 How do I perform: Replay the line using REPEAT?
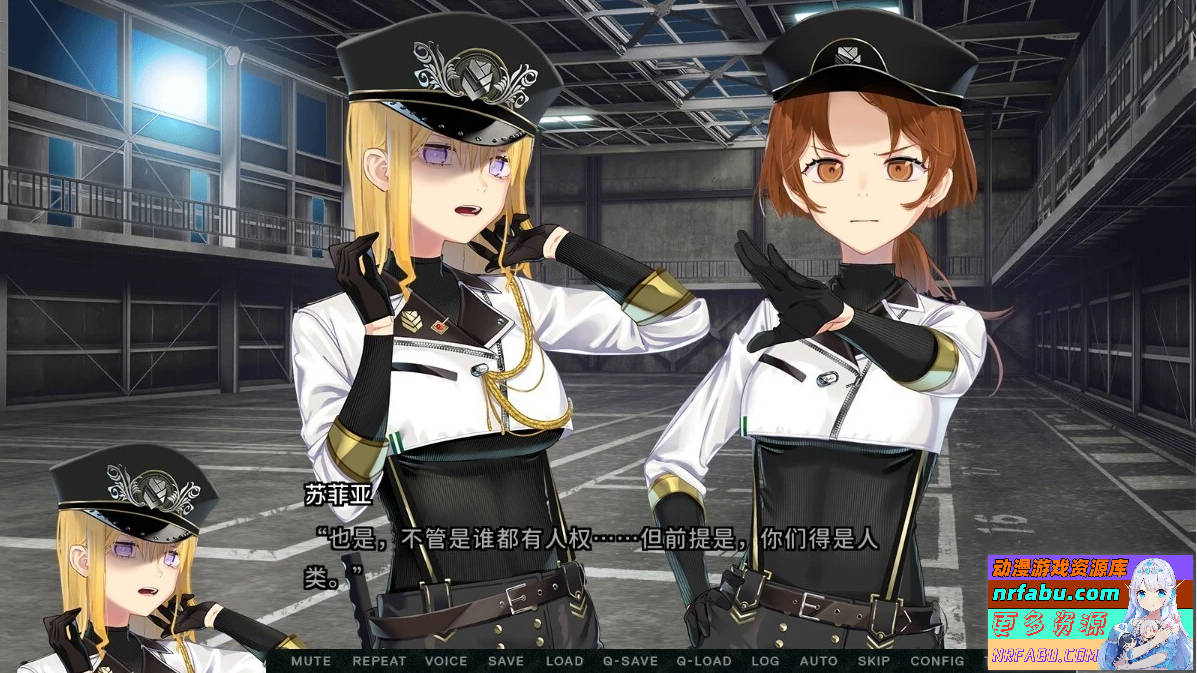(x=379, y=661)
